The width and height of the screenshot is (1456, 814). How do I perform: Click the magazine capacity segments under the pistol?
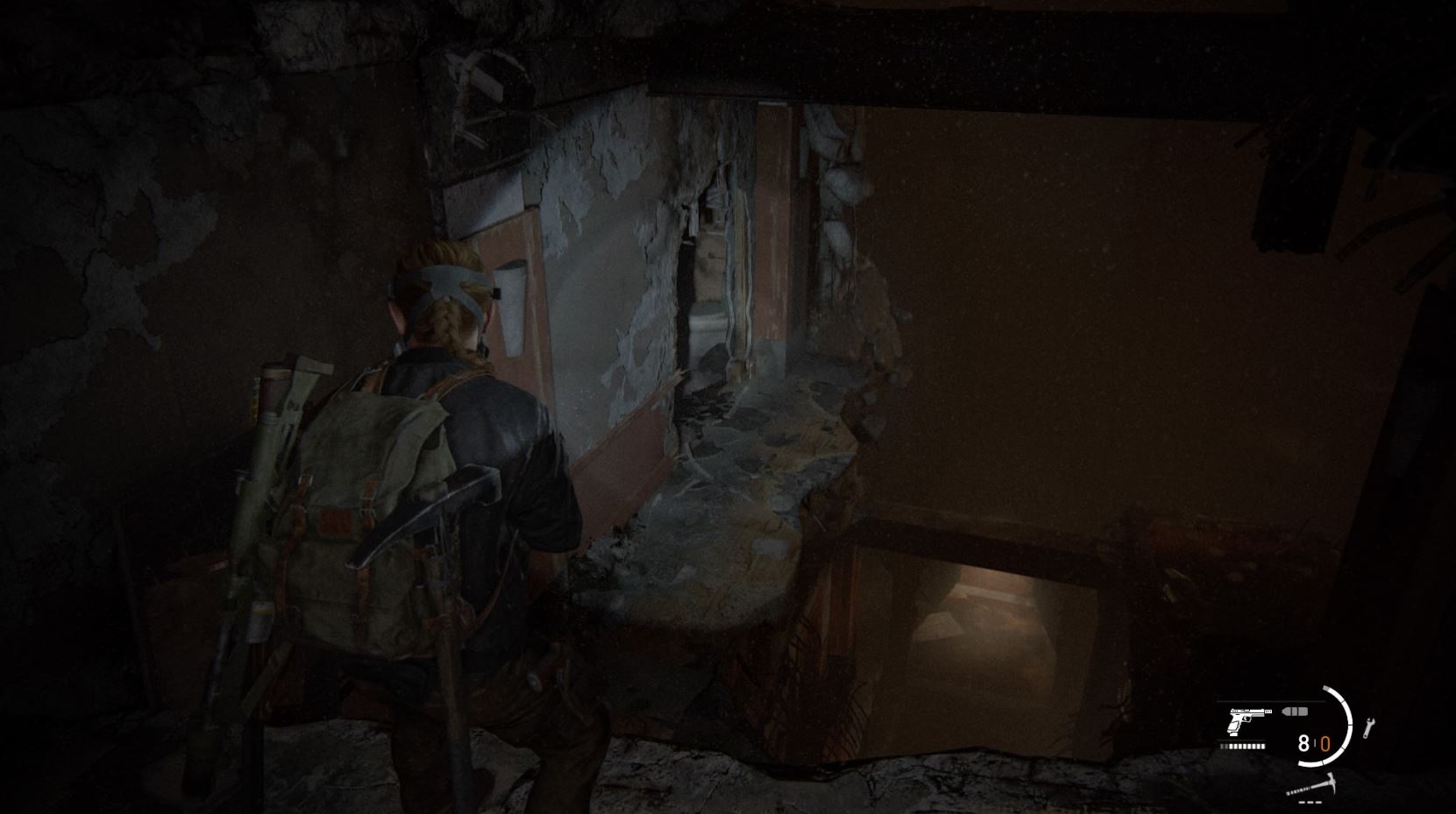[x=1242, y=747]
